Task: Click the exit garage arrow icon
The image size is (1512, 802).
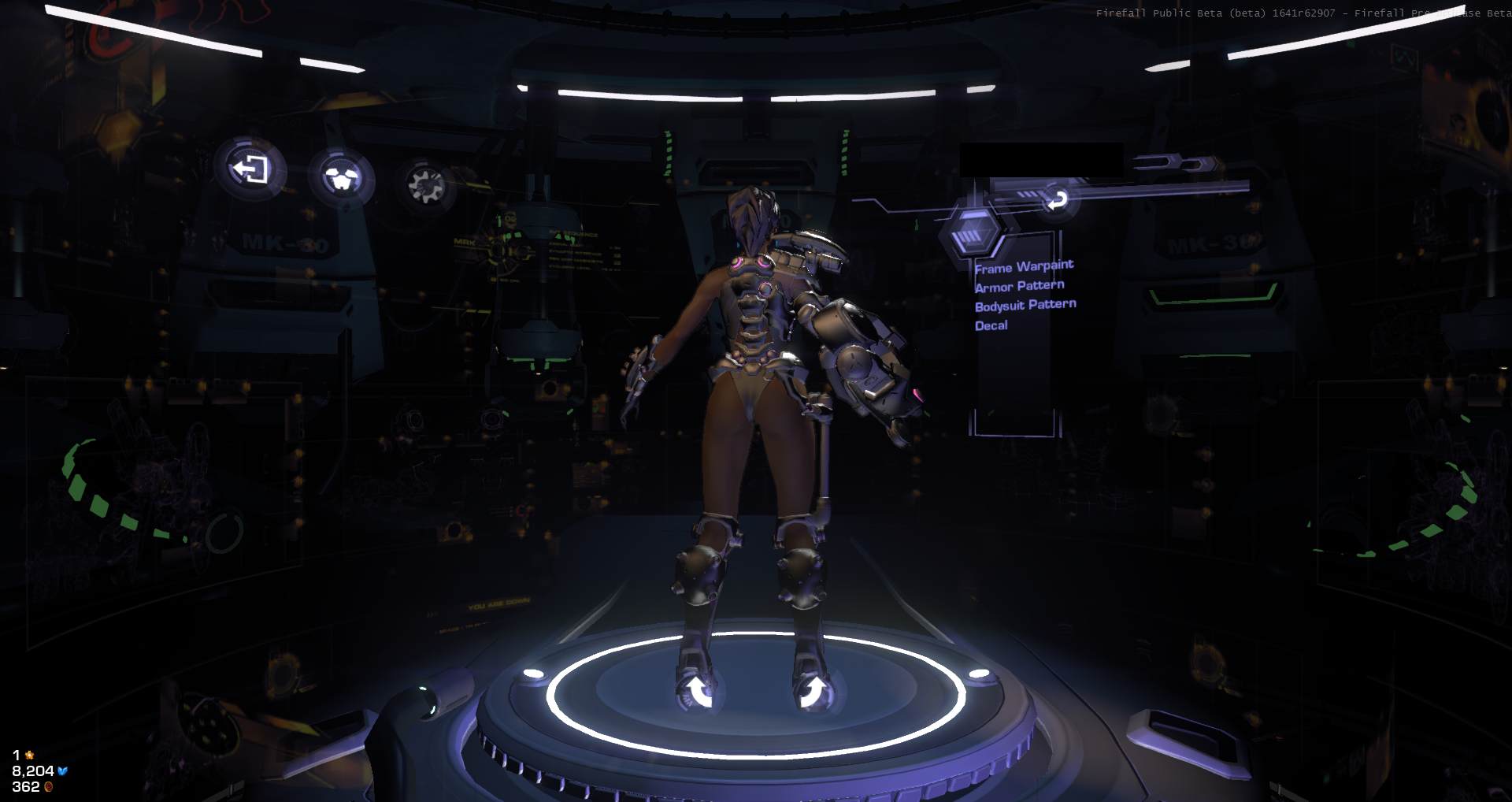Action: click(x=250, y=169)
